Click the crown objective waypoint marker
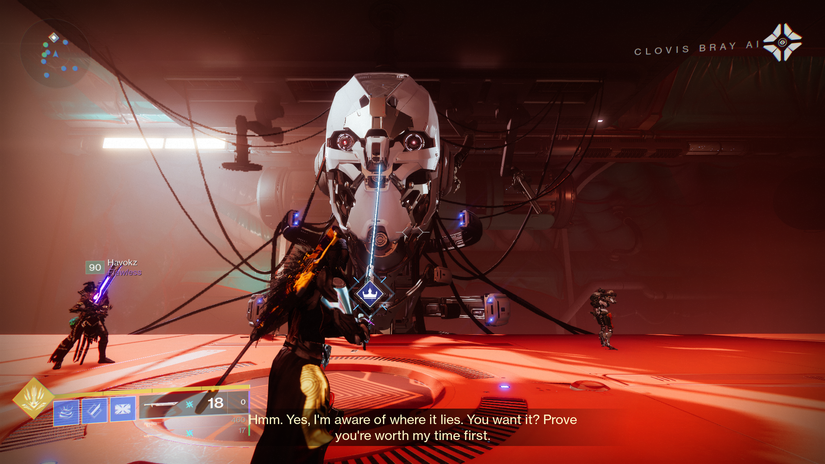Screen dimensions: 825x464 click(370, 295)
